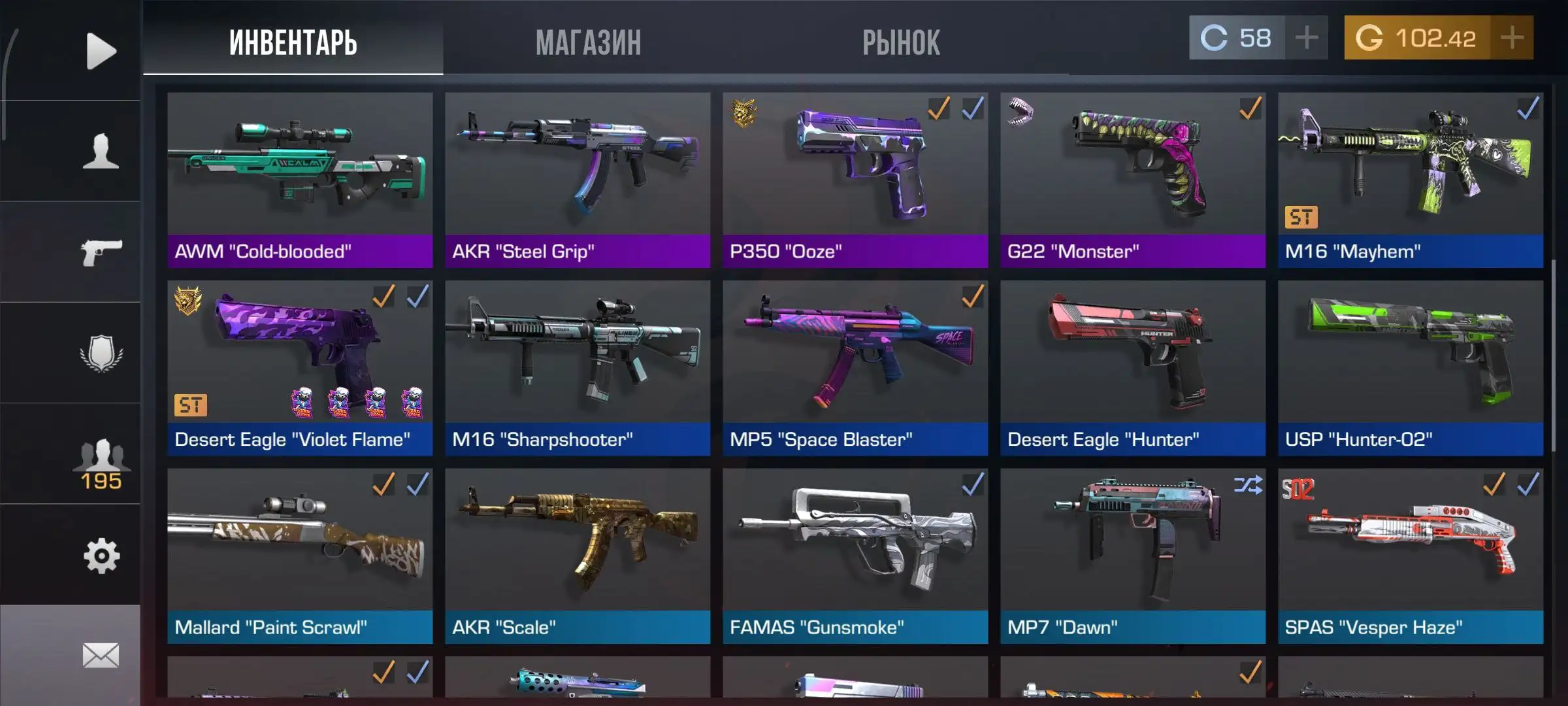Open the РЫНОК tab
This screenshot has height=706, width=1568.
point(901,42)
